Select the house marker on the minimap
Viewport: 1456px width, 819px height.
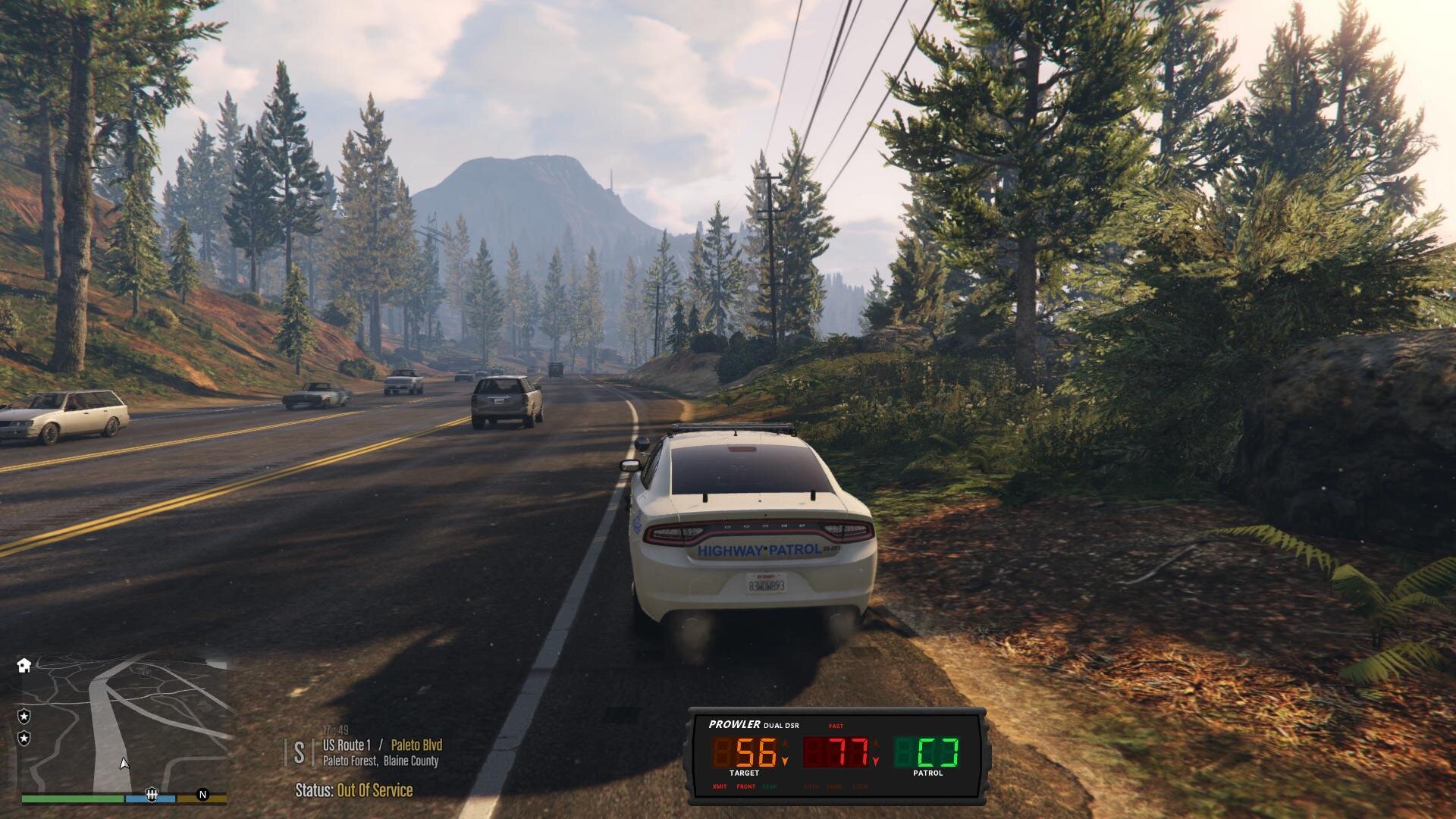pos(24,665)
